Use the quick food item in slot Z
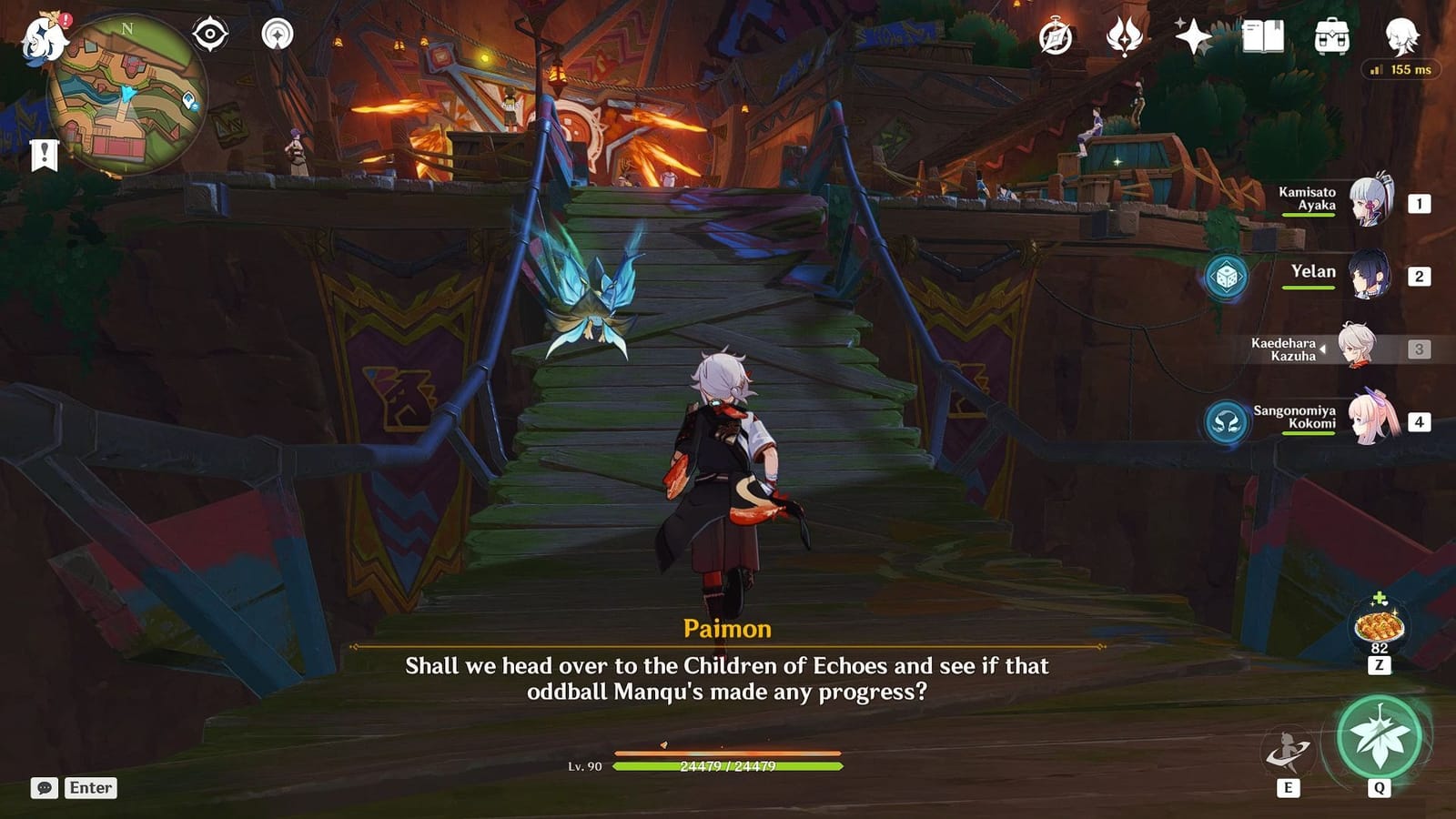This screenshot has width=1456, height=819. tap(1379, 628)
